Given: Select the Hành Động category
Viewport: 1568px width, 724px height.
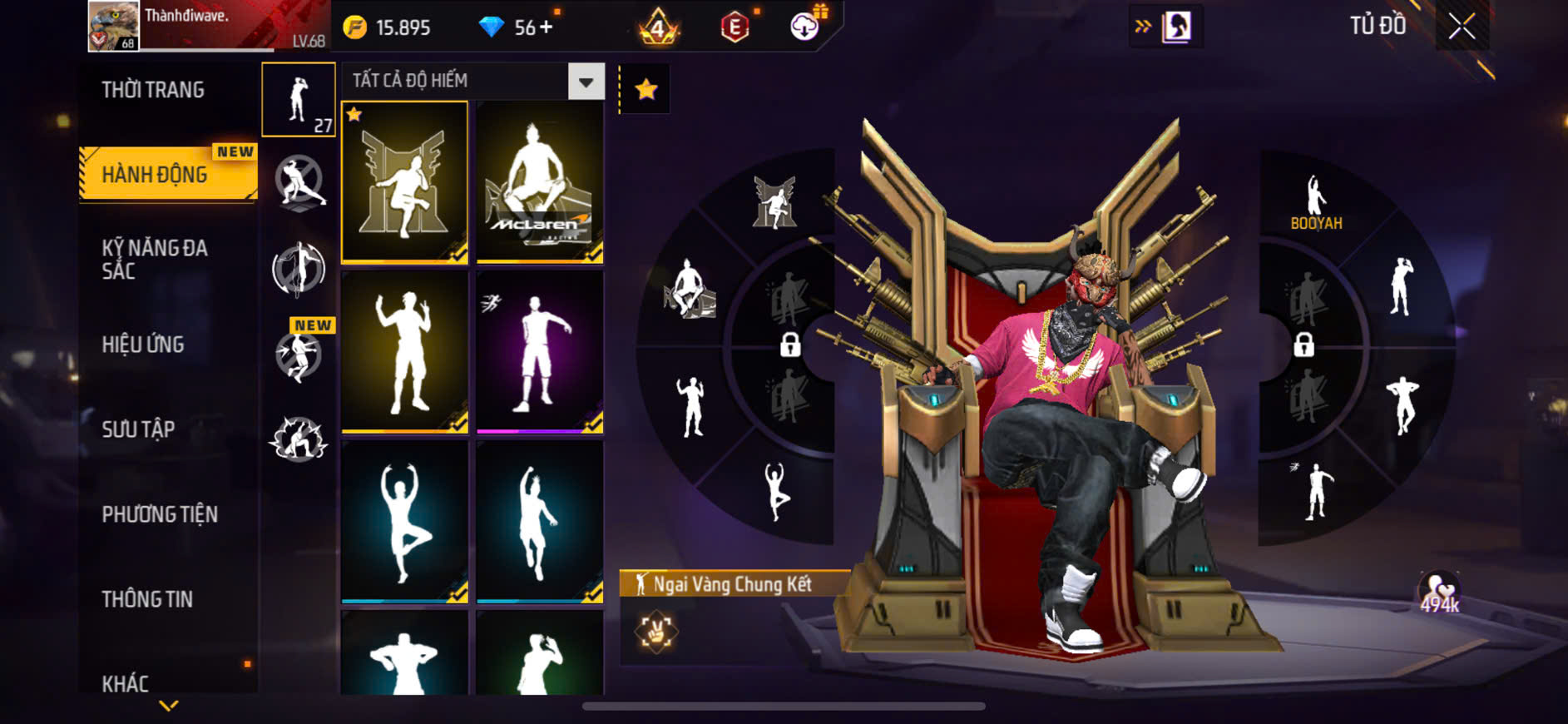Looking at the screenshot, I should coord(155,175).
